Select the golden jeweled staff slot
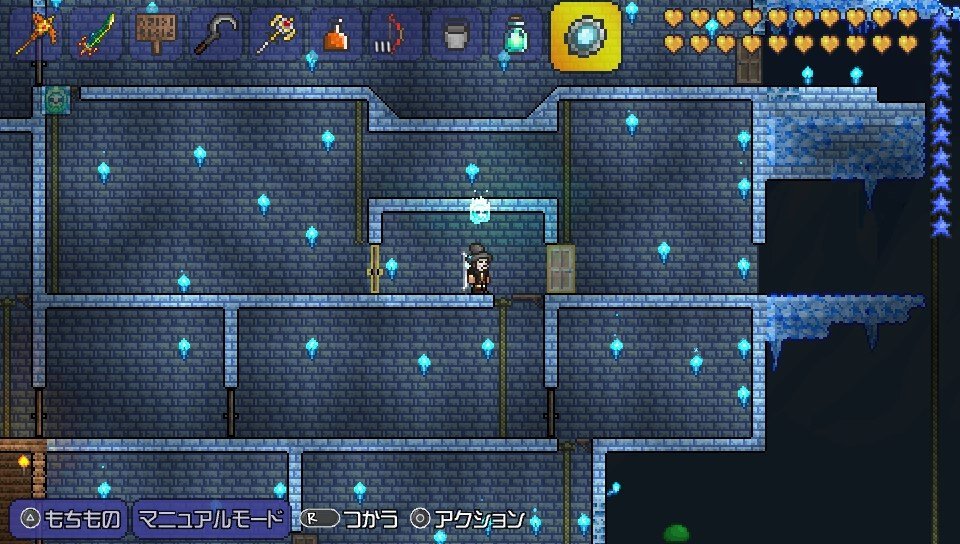 tap(276, 35)
